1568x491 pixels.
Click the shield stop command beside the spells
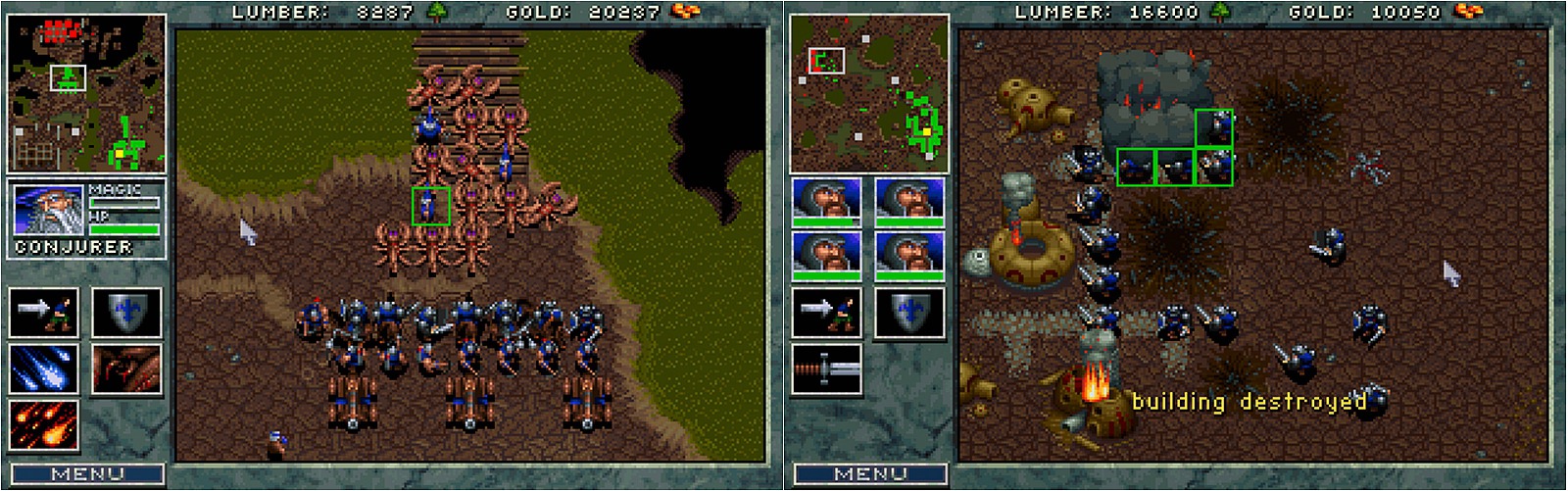click(126, 313)
